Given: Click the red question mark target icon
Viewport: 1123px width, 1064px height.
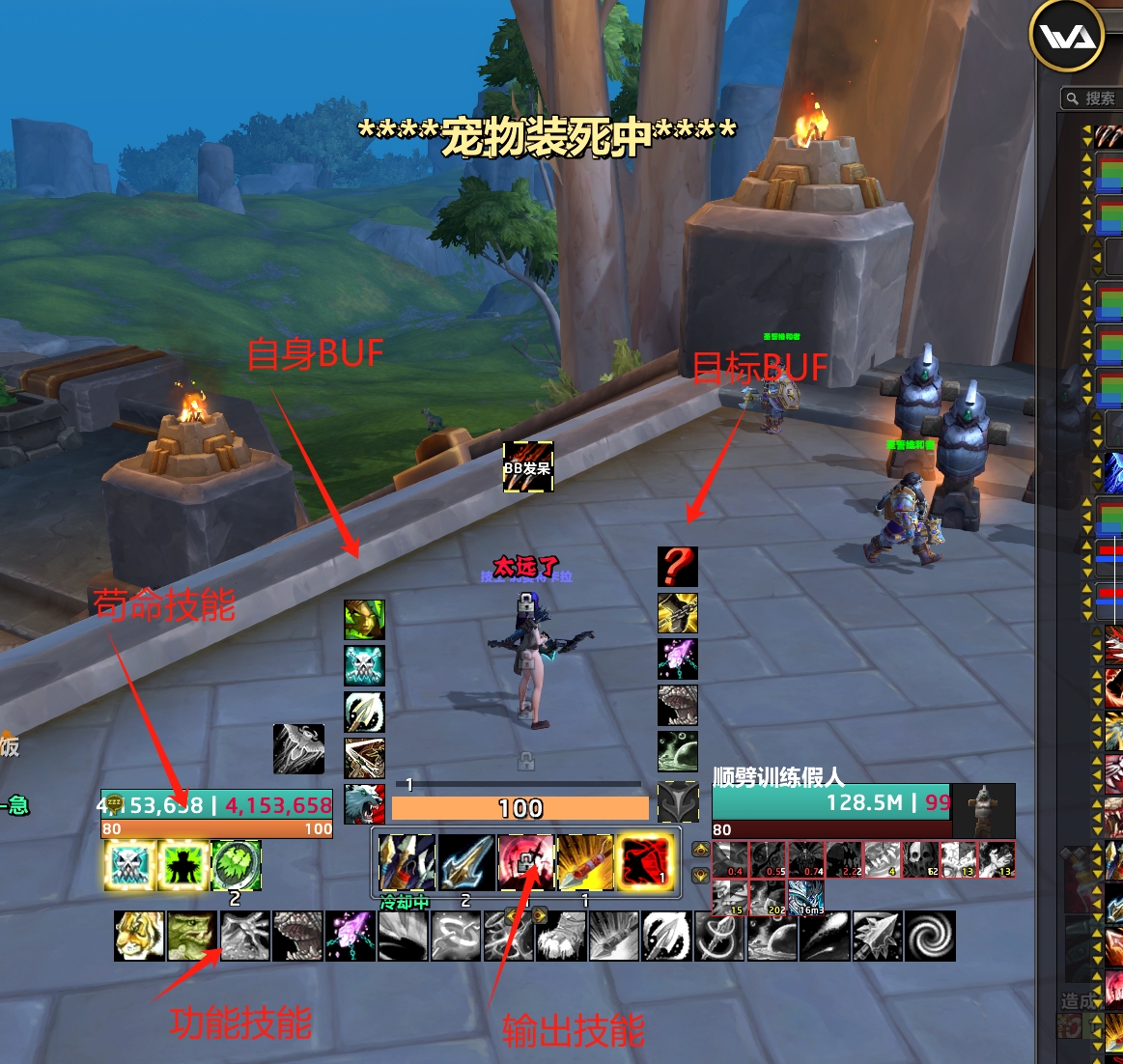Looking at the screenshot, I should coord(678,567).
